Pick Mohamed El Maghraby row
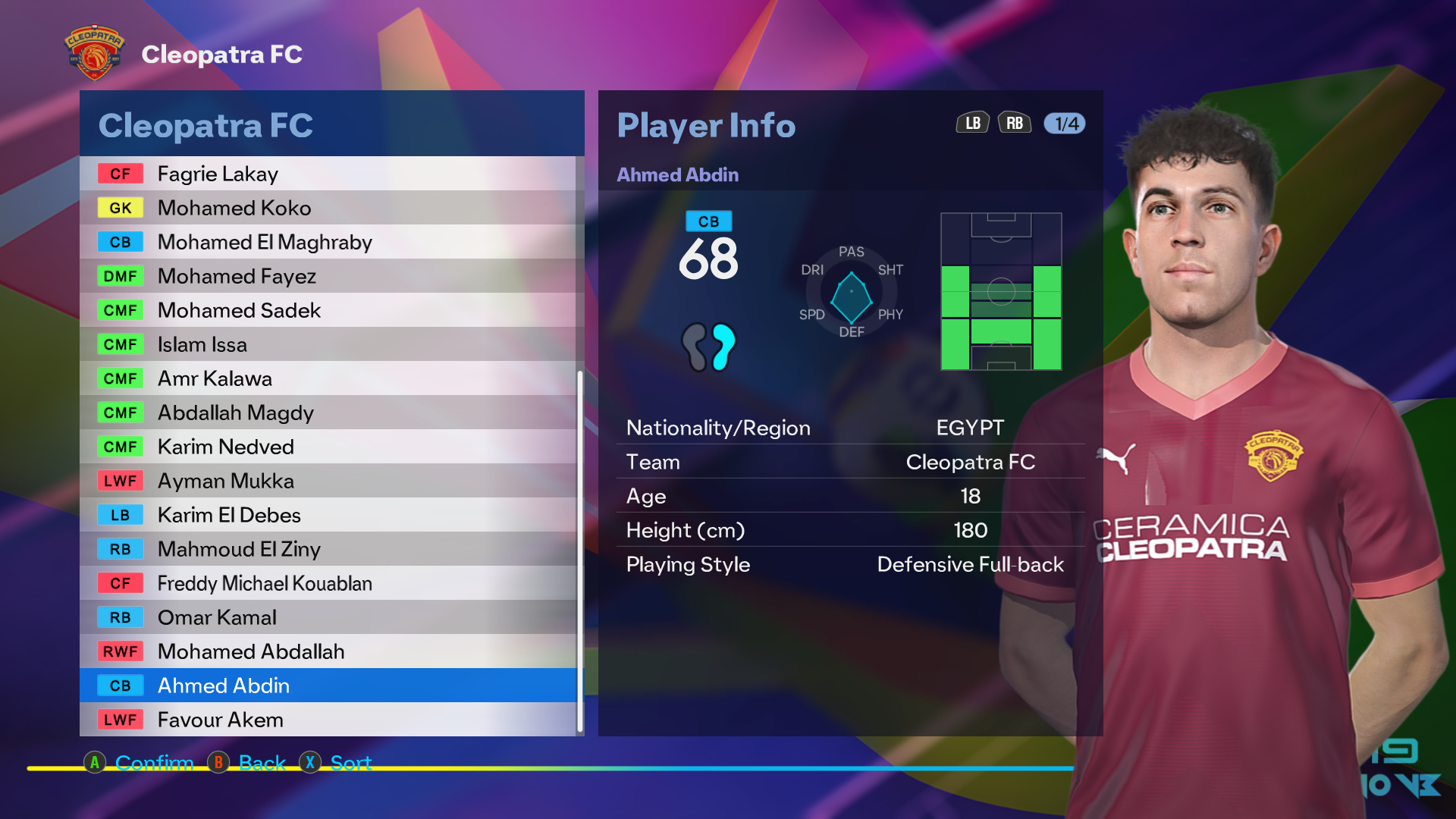This screenshot has height=819, width=1456. click(x=328, y=242)
